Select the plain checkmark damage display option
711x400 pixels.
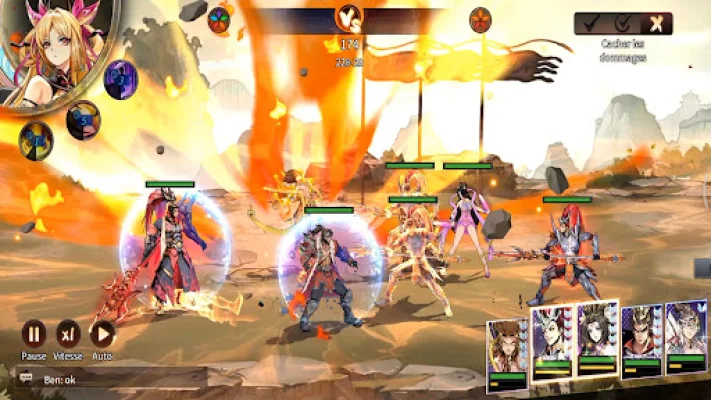592,23
